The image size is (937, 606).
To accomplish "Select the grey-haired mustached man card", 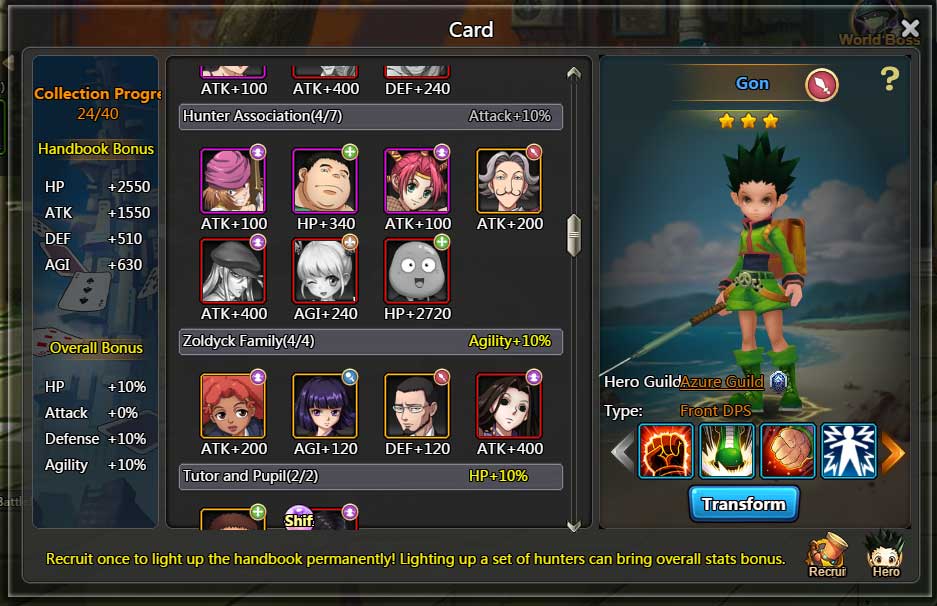I will [x=508, y=181].
